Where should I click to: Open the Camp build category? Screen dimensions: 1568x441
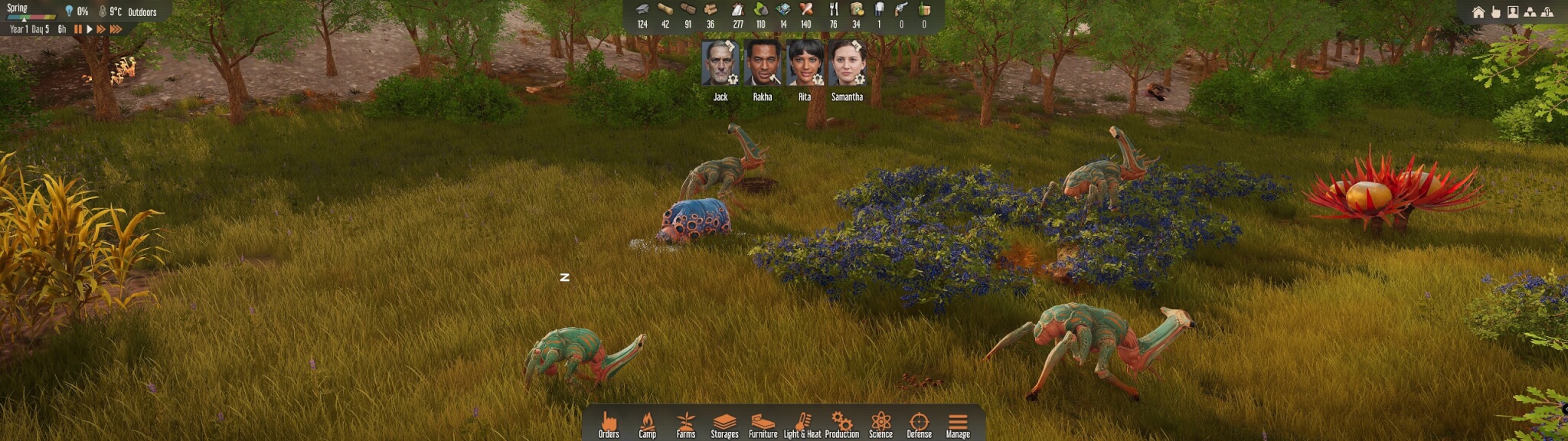647,423
